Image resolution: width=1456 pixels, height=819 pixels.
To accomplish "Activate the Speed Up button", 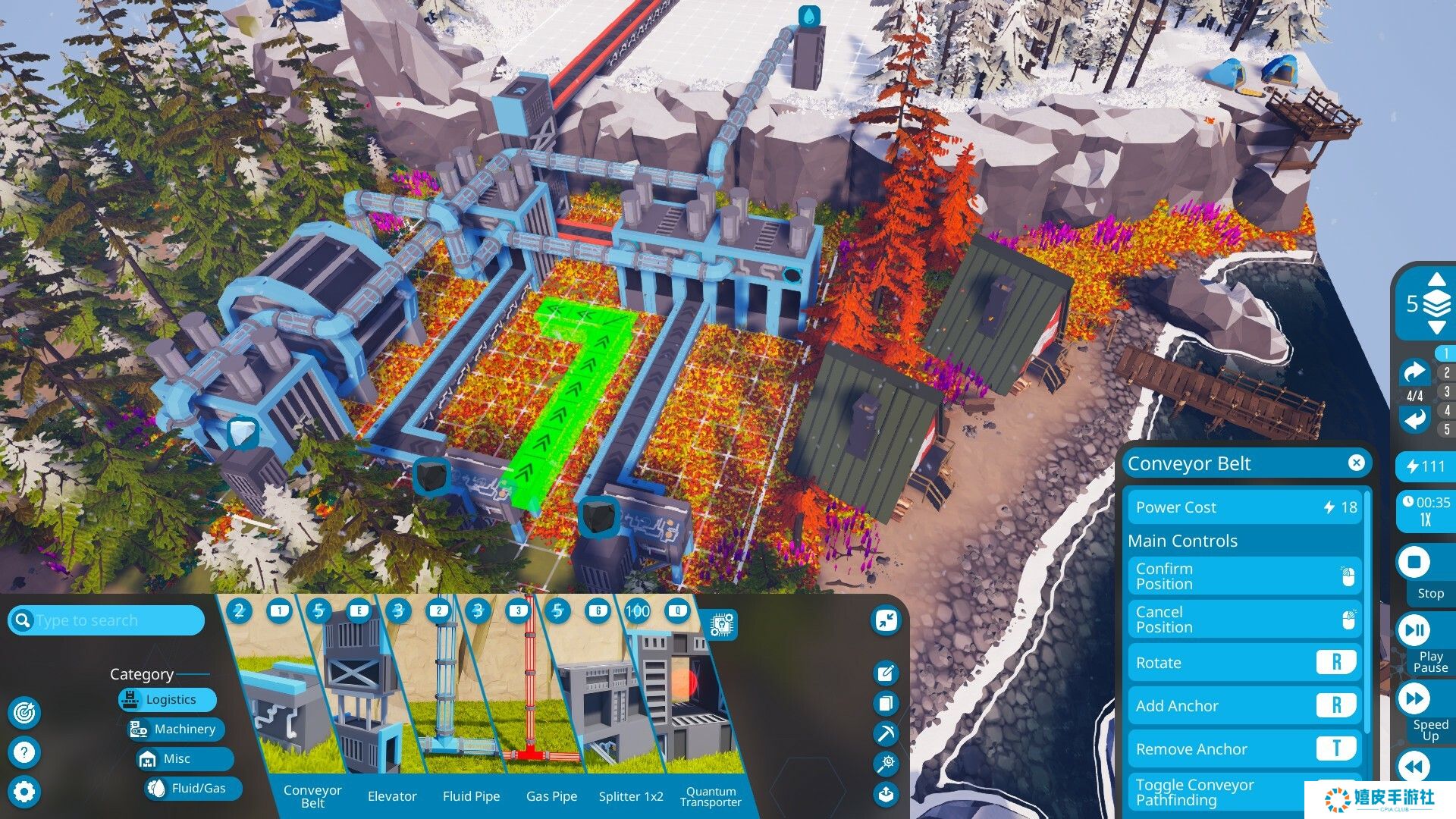I will pos(1414,699).
